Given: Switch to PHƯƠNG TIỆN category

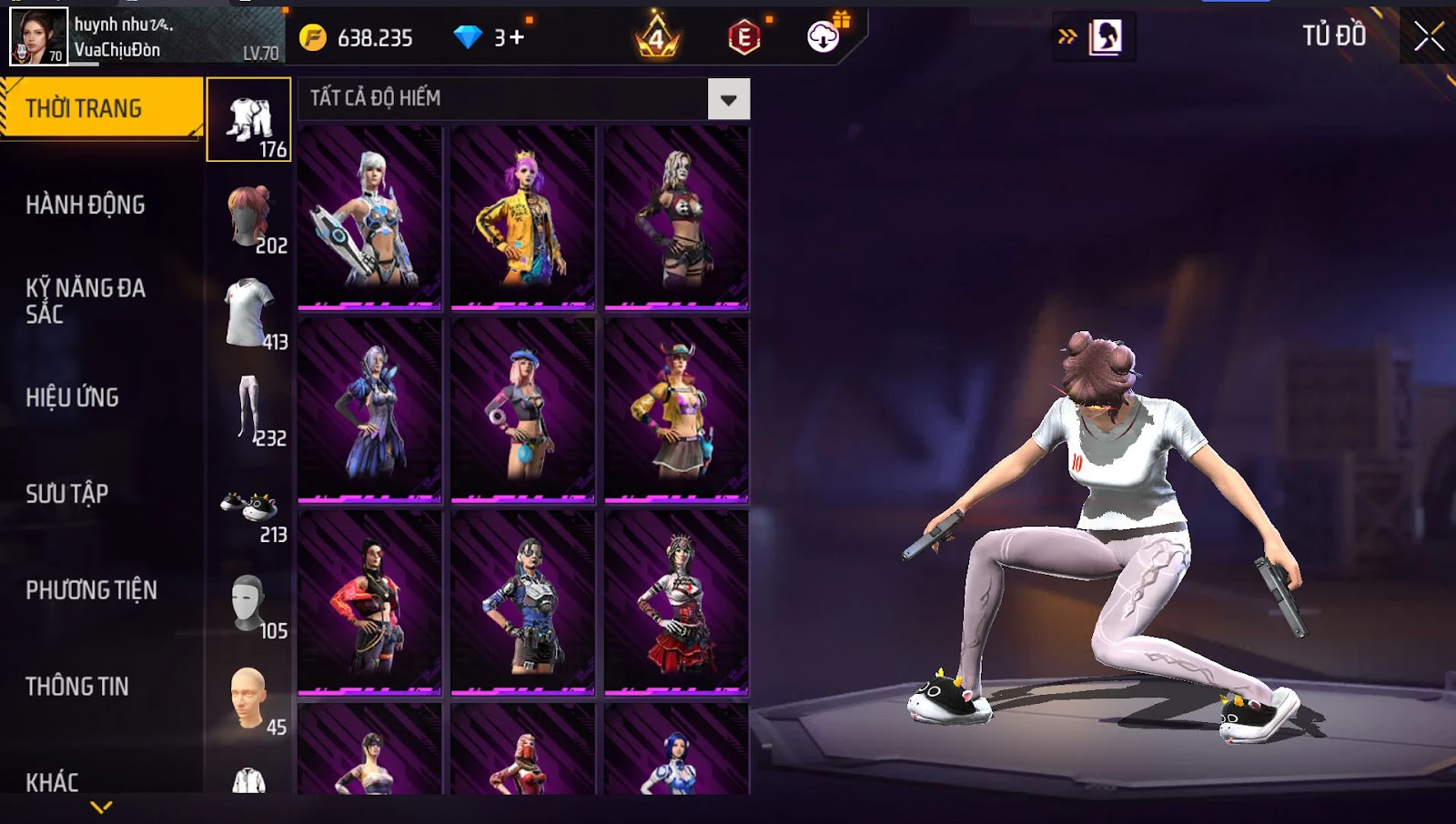Looking at the screenshot, I should pos(91,590).
